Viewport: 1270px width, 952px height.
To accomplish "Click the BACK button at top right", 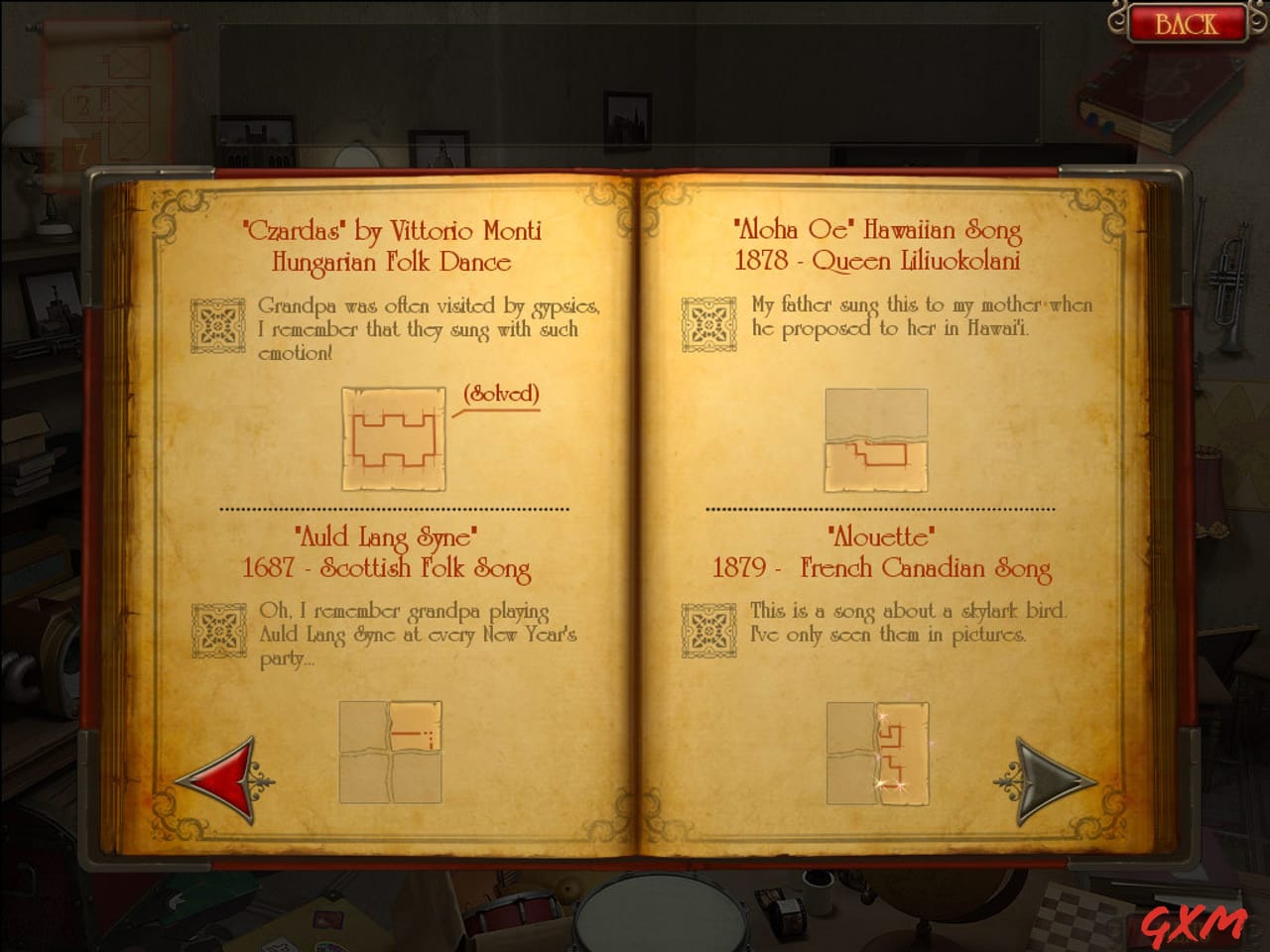I will pos(1189,24).
